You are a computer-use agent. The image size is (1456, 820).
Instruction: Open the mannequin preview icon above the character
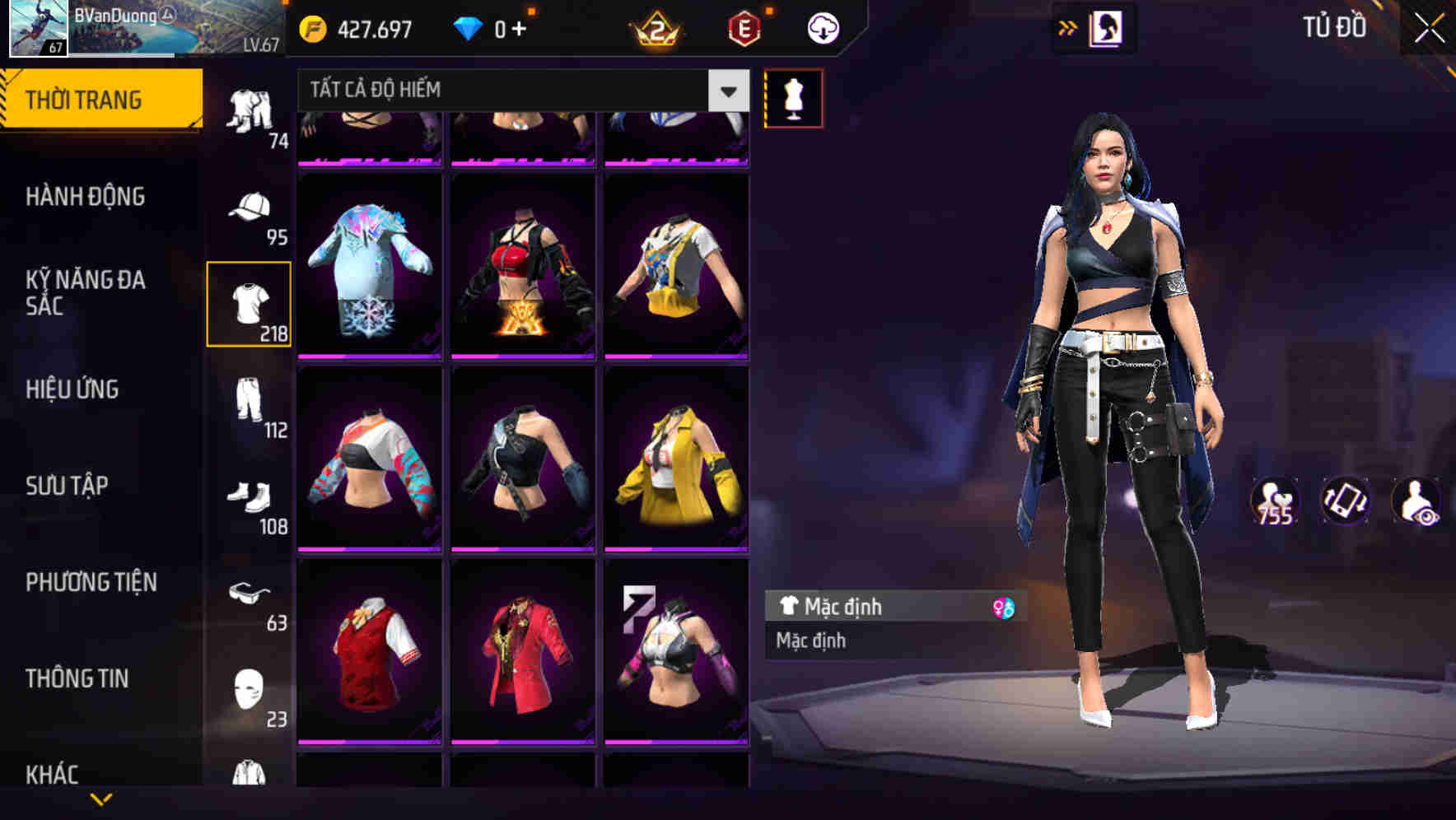point(792,96)
